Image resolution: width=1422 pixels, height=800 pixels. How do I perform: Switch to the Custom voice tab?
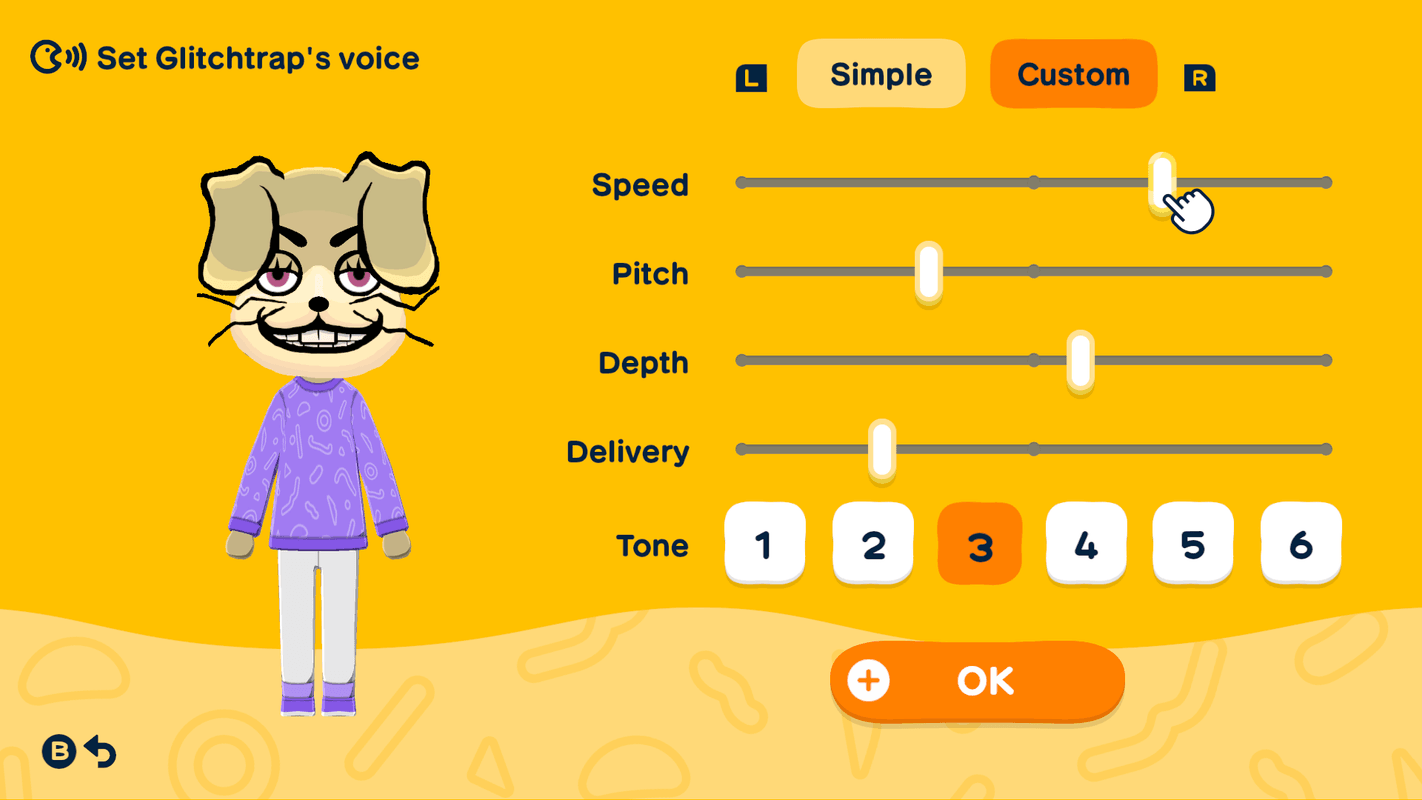[x=1073, y=73]
